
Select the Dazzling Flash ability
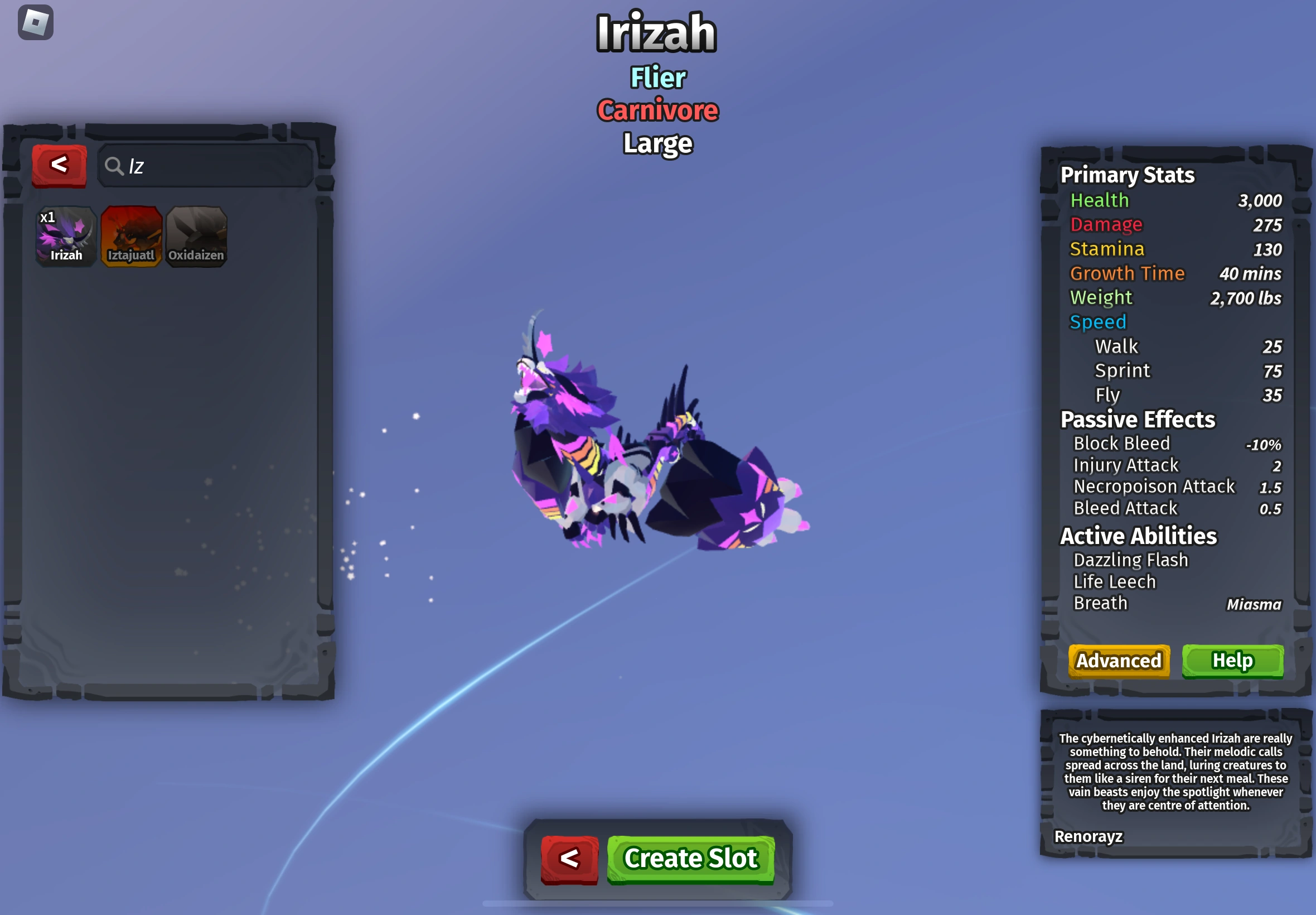[1130, 560]
